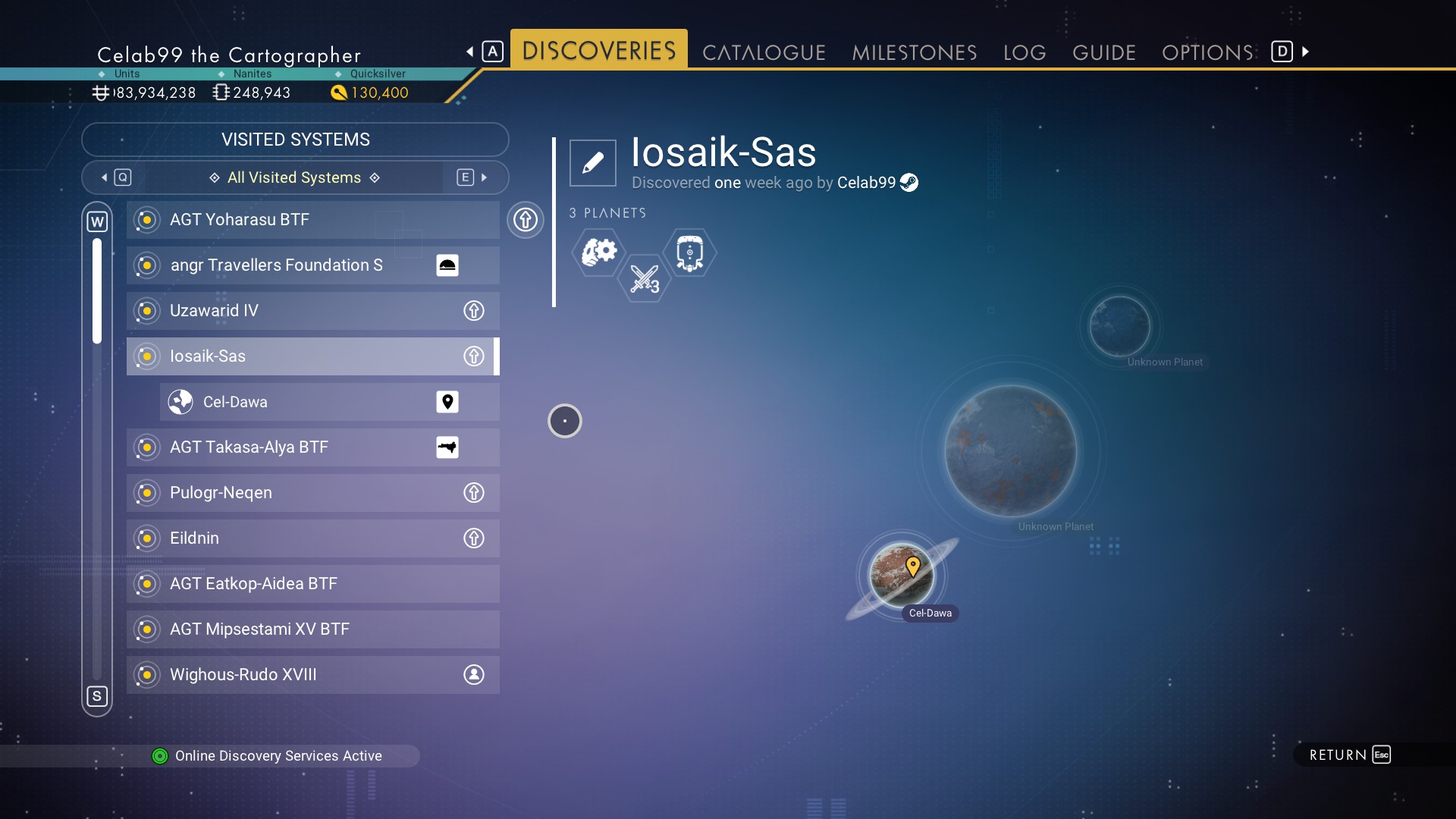Viewport: 1456px width, 819px height.
Task: Choose the Eildnin system row
Action: click(x=312, y=538)
